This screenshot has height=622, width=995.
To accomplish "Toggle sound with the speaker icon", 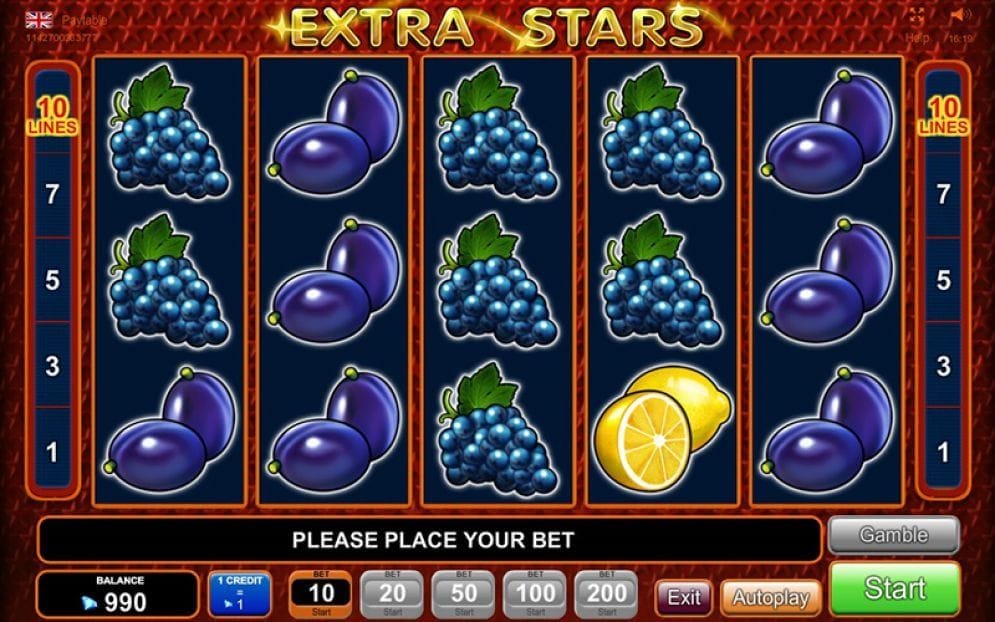I will tap(960, 15).
